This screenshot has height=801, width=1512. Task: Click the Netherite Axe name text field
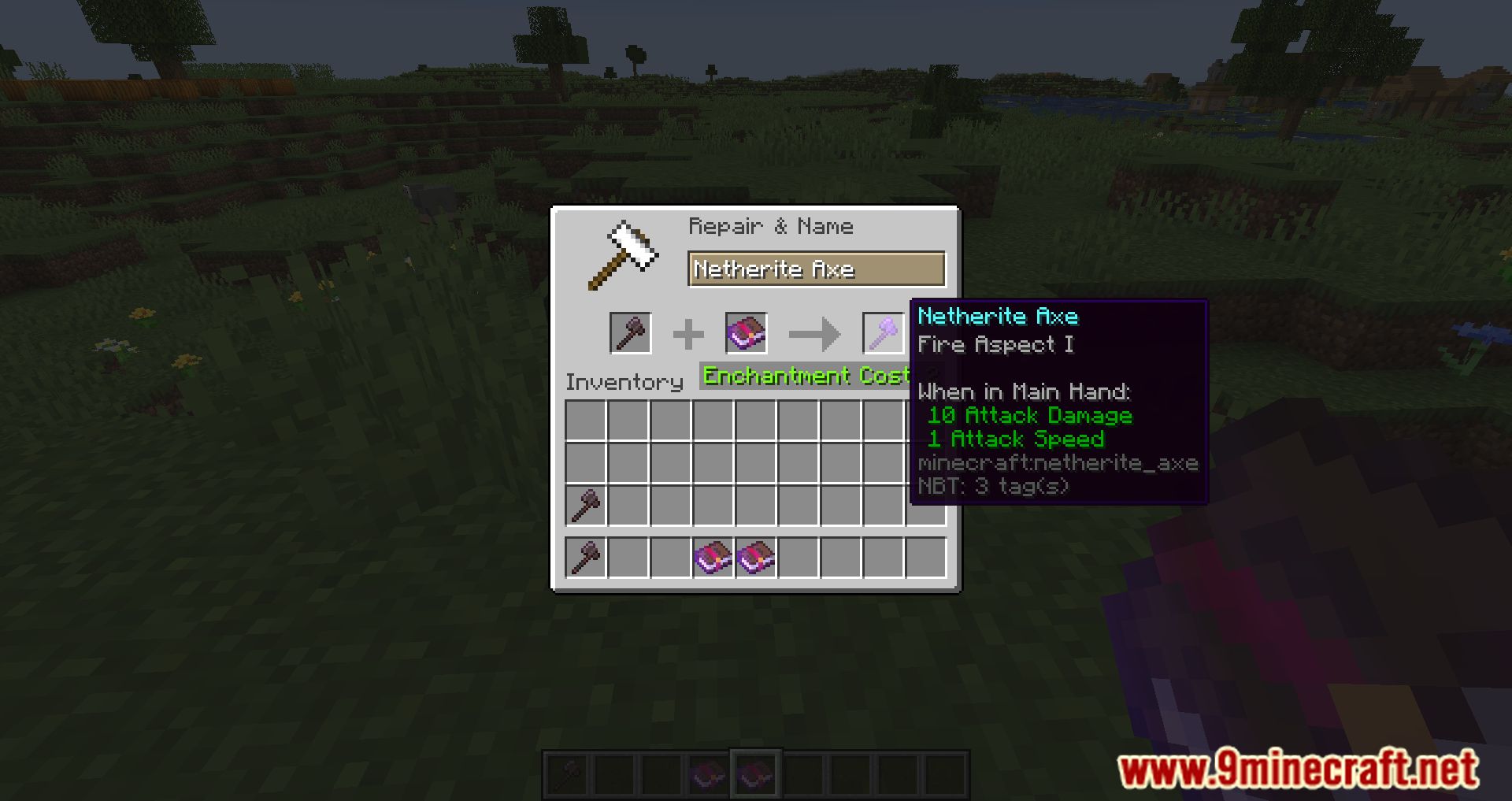click(x=816, y=269)
